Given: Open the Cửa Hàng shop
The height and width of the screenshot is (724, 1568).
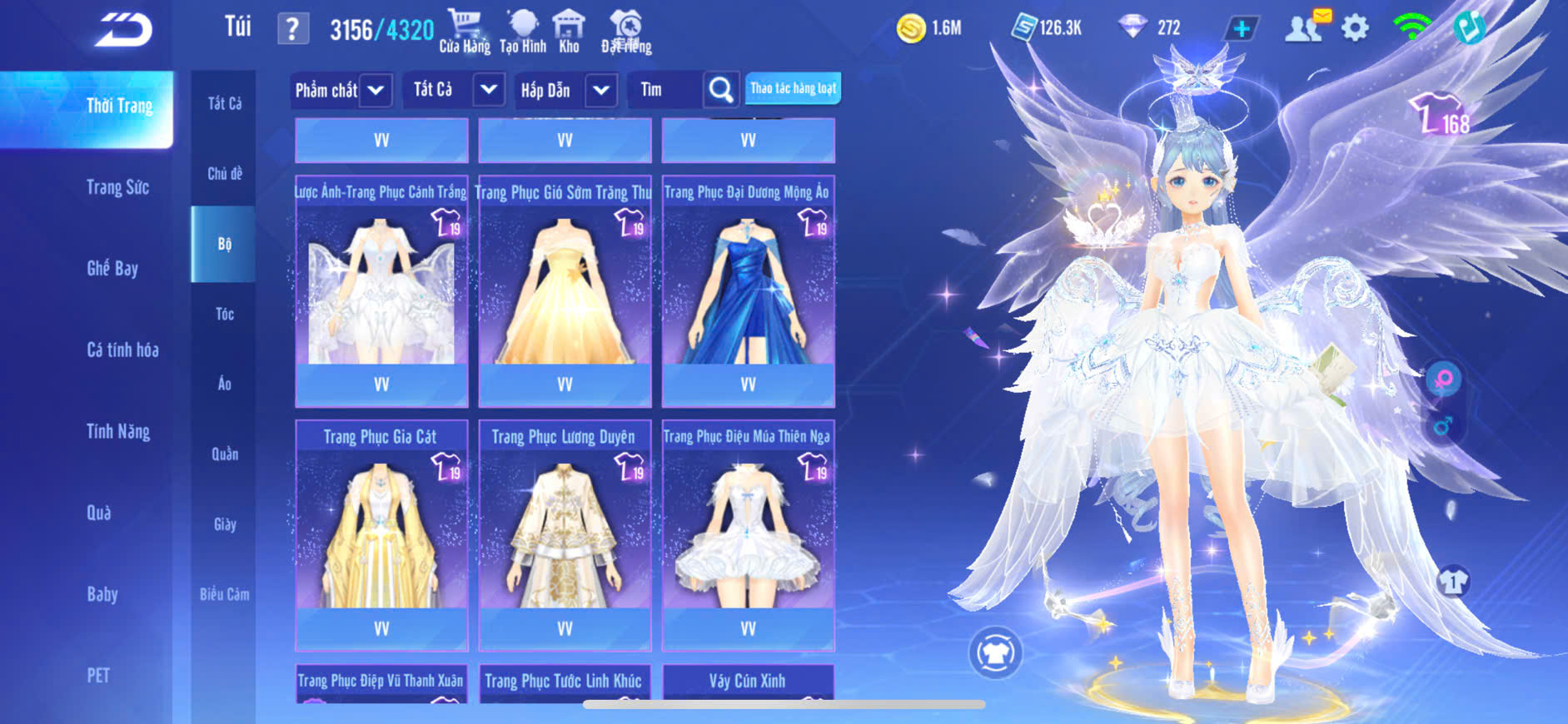Looking at the screenshot, I should click(465, 32).
